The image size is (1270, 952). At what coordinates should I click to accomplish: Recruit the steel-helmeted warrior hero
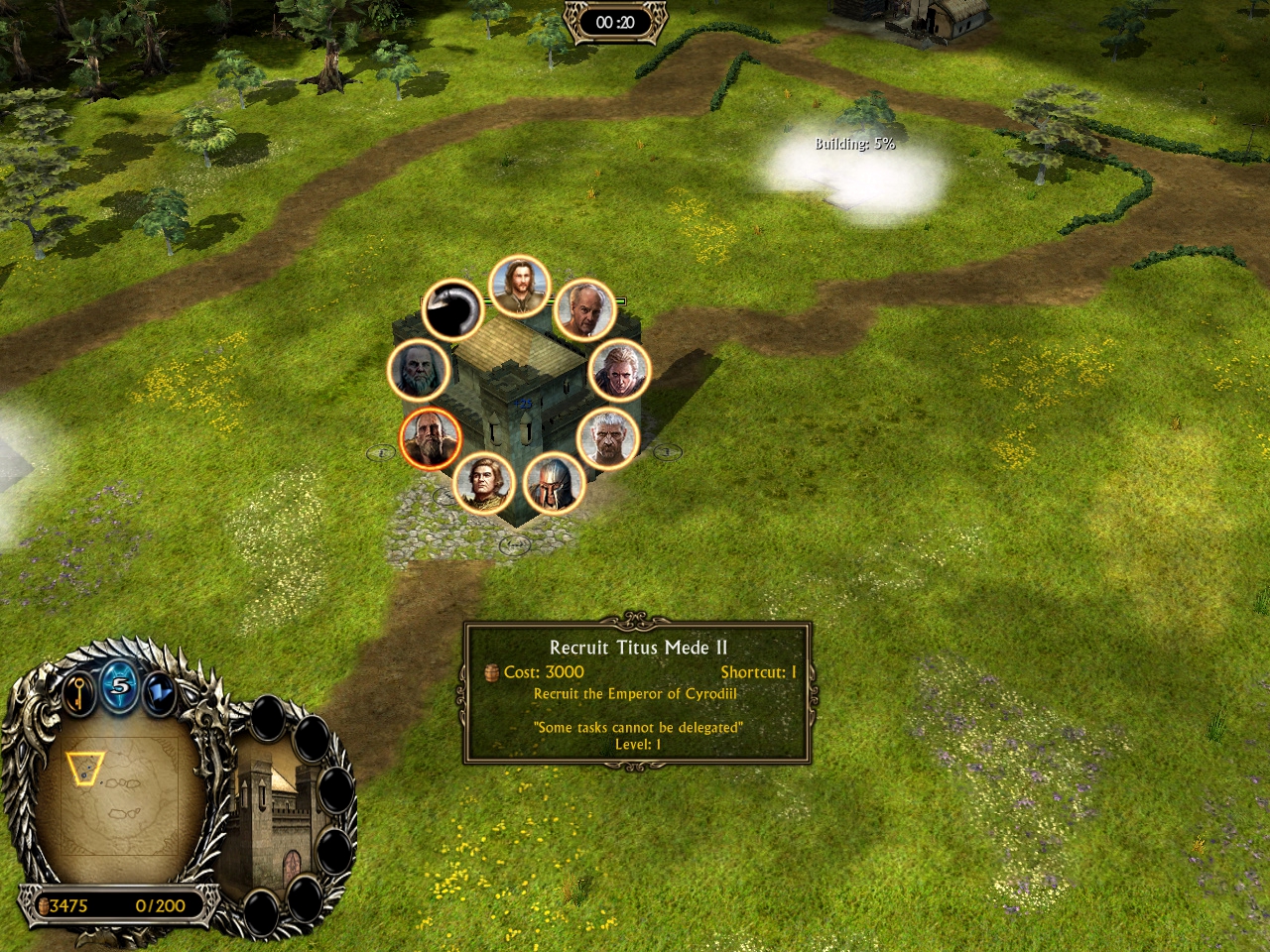553,483
